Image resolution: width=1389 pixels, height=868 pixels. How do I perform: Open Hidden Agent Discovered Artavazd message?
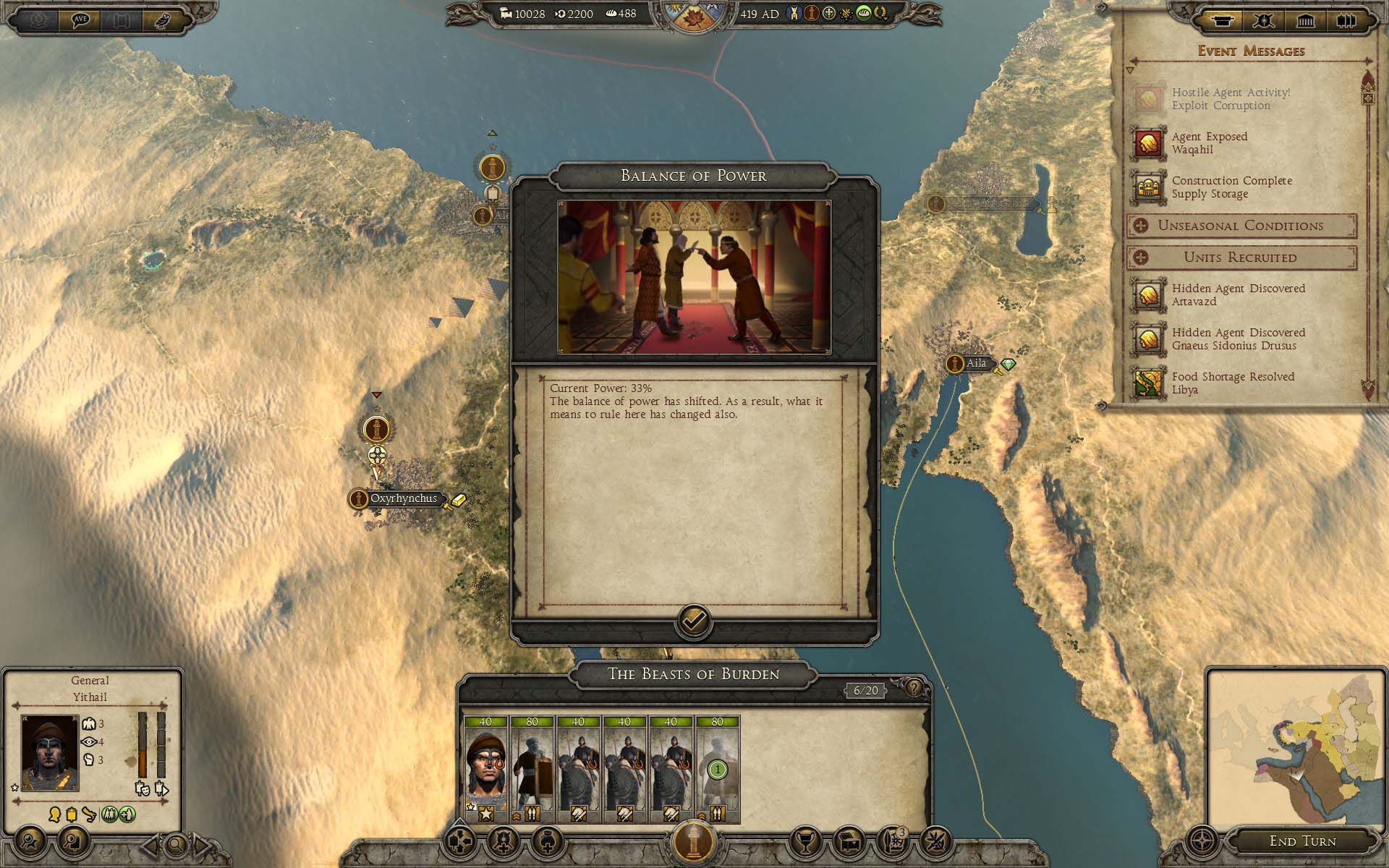click(x=1238, y=295)
